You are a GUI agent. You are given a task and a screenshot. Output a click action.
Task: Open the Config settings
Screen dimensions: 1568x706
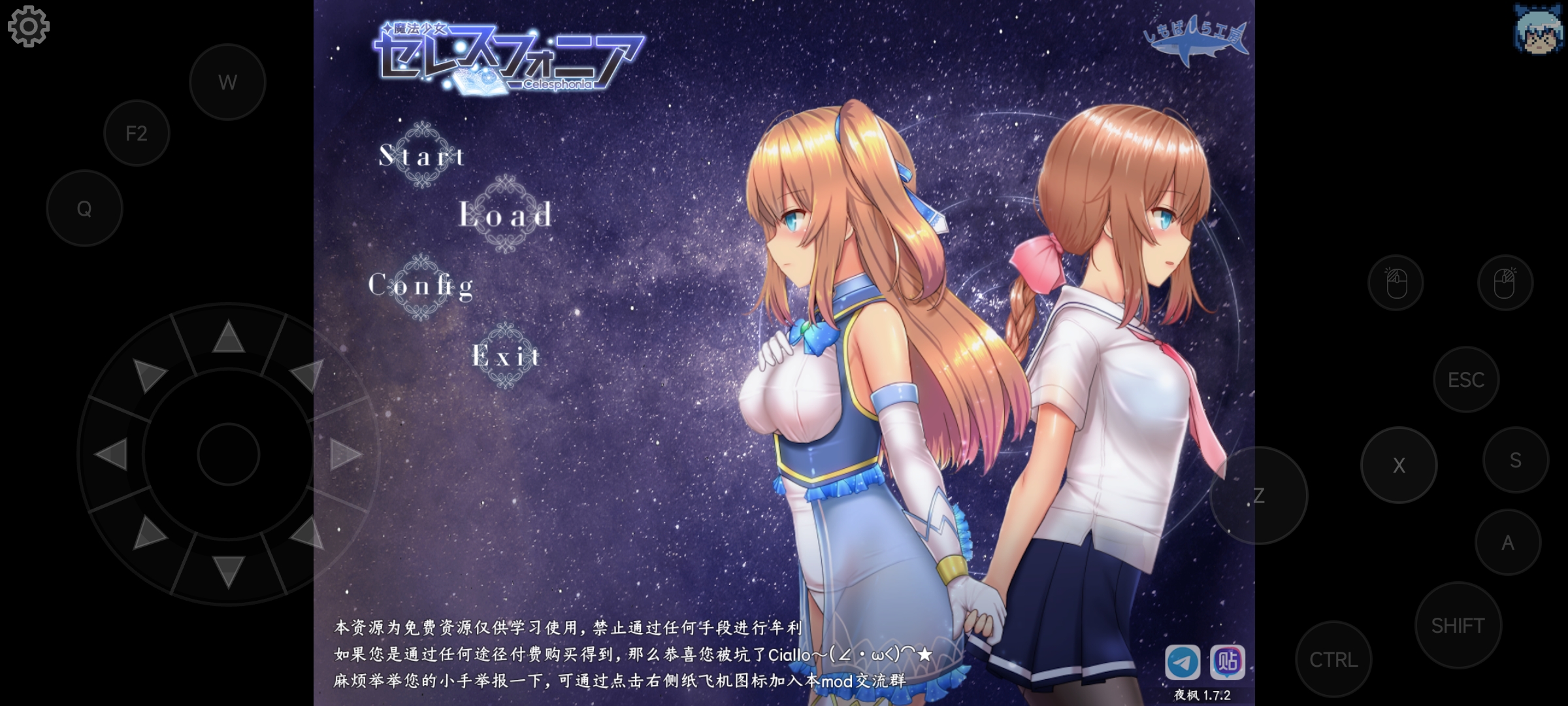pyautogui.click(x=421, y=286)
